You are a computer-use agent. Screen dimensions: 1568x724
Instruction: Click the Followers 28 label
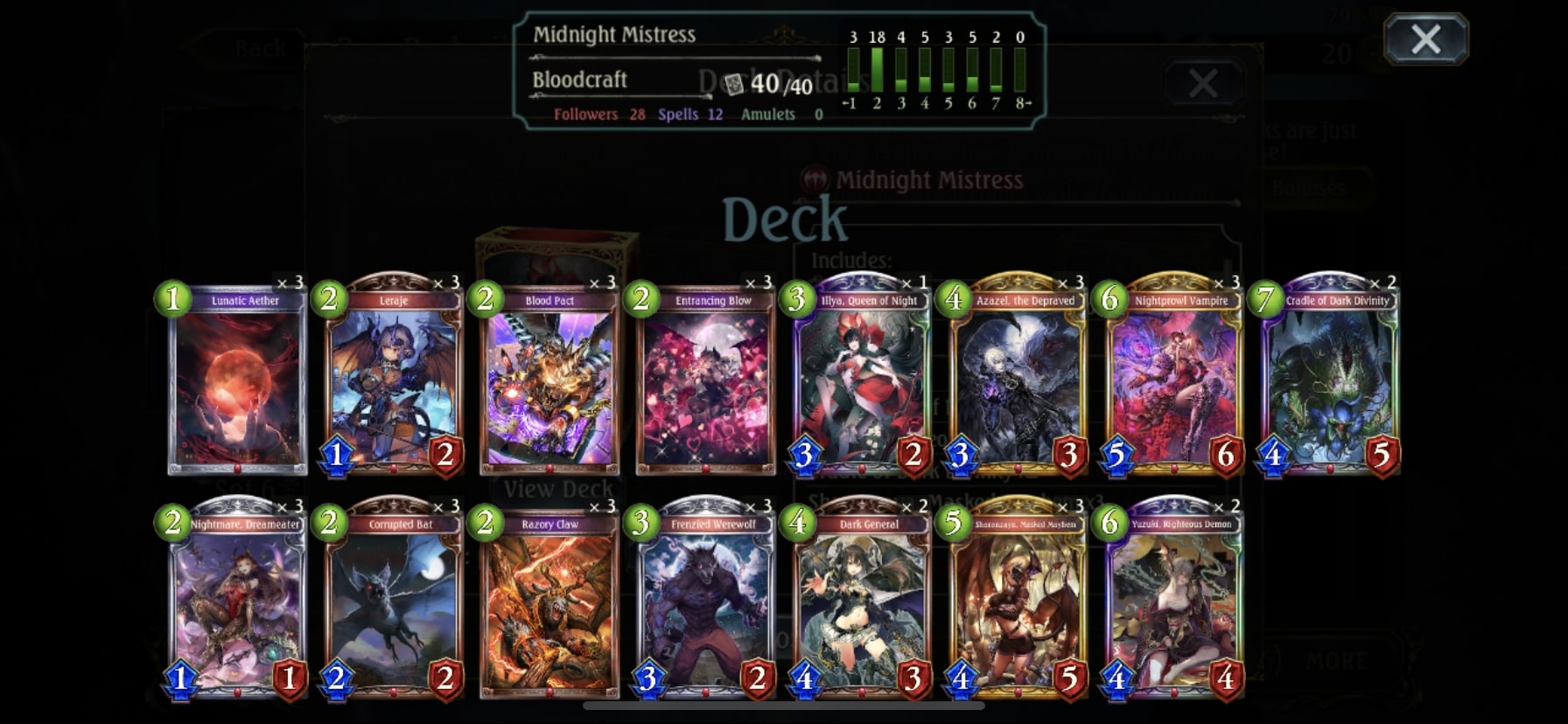600,114
